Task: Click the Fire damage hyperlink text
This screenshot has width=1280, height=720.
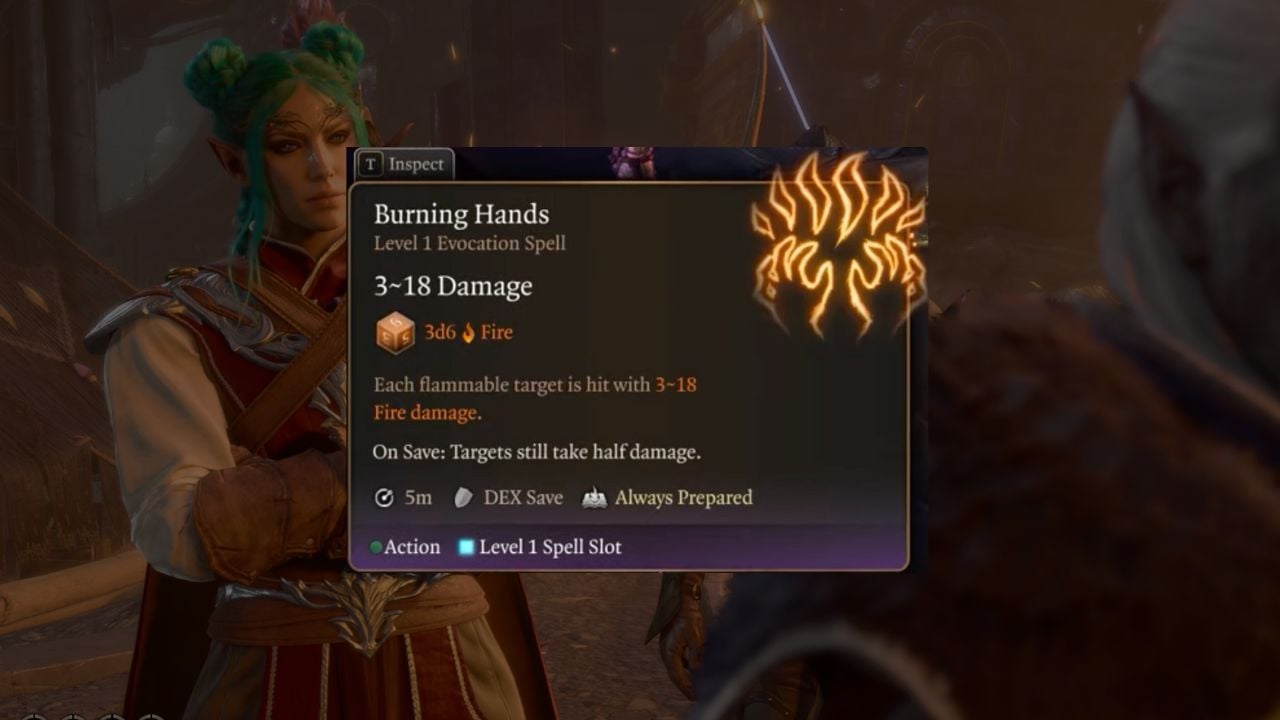Action: coord(424,412)
